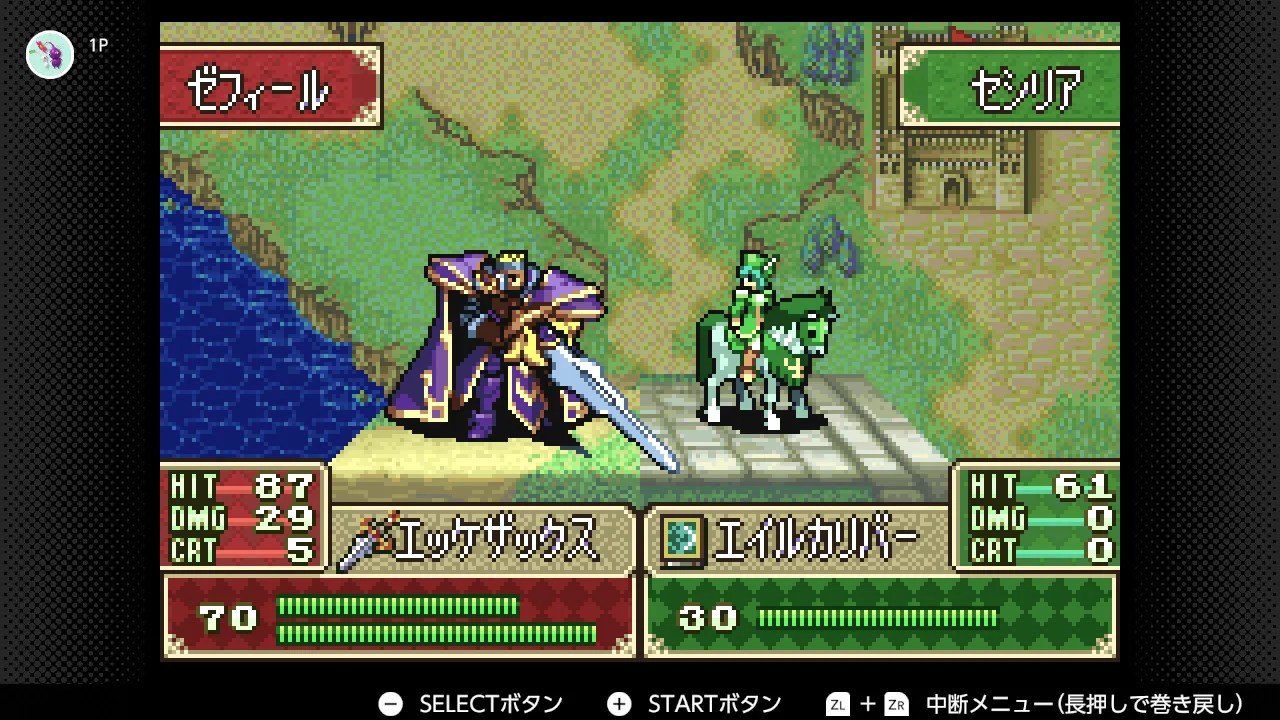Screen dimensions: 1280x720
Task: Click the Aircalibur tome icon
Action: [683, 536]
